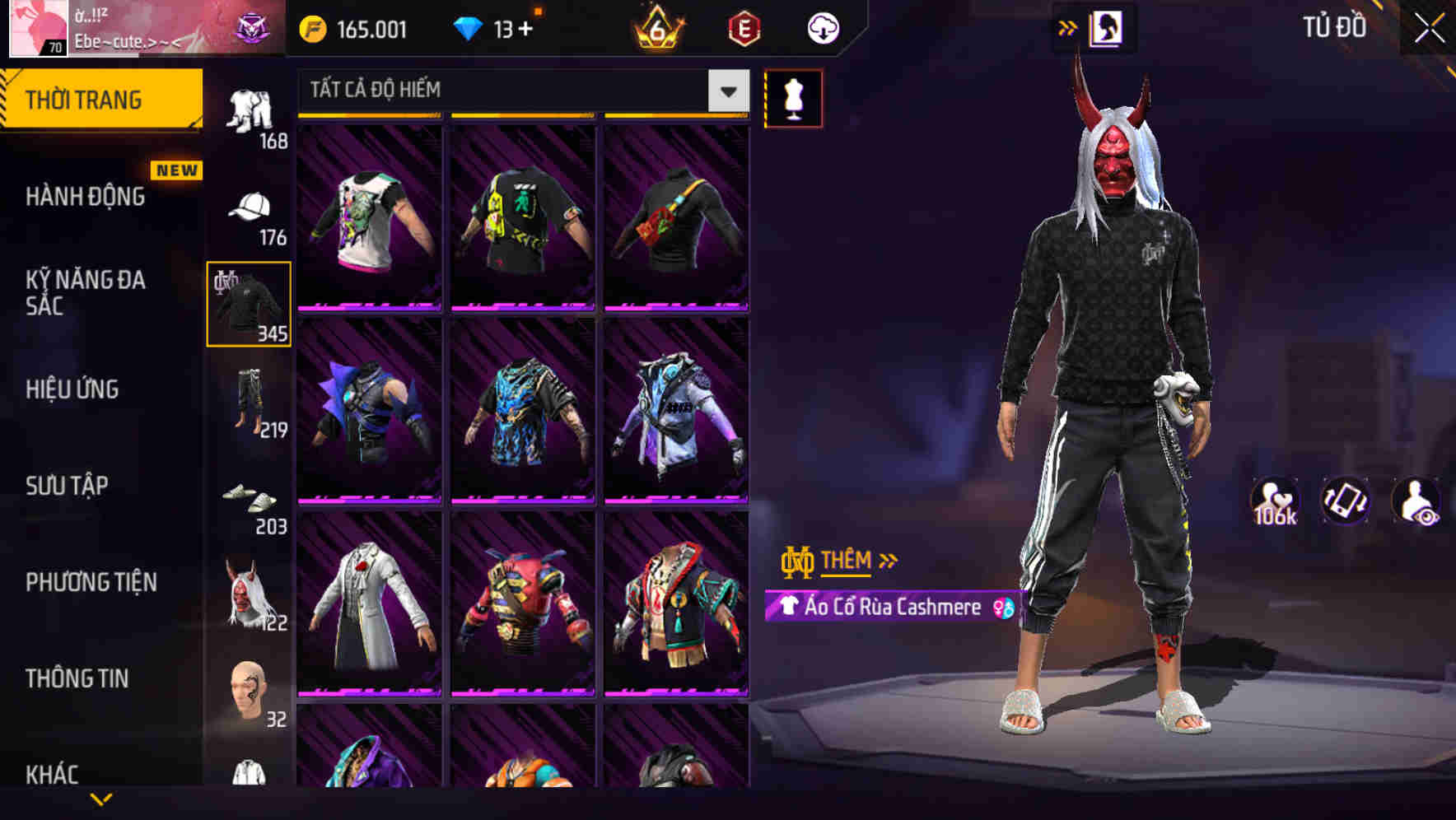Click the >> arrows next to THÊM
Screen dimensions: 1456x820
click(887, 561)
